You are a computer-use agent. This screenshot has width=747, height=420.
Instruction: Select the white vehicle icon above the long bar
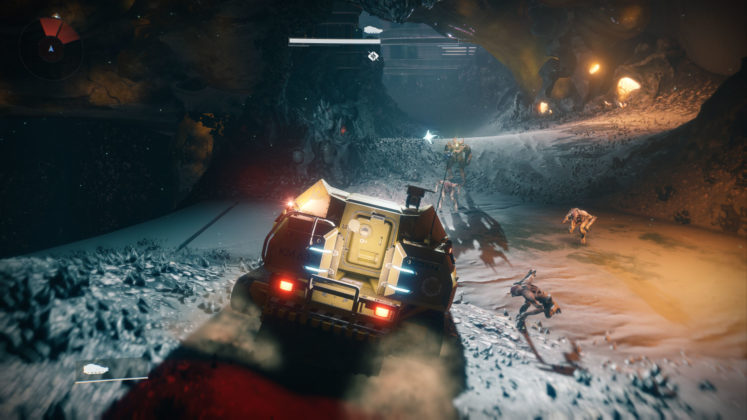point(373,30)
